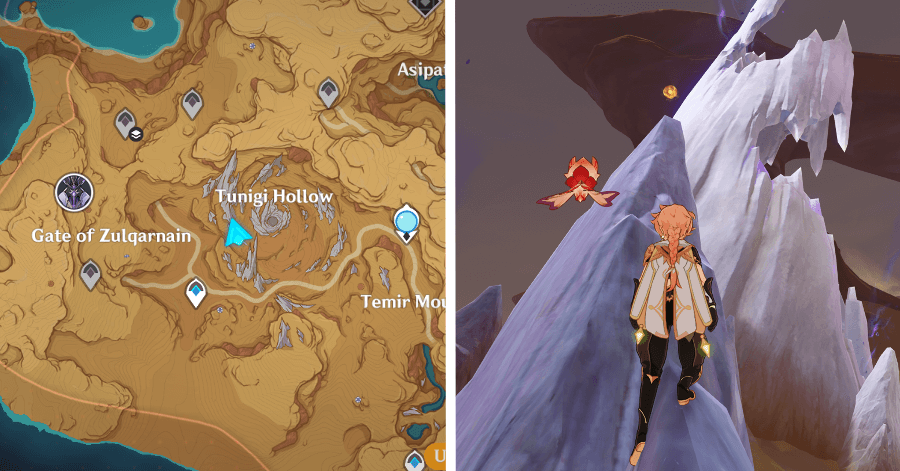Choose the locked waypoint with underground layers badge
This screenshot has width=900, height=471.
point(127,123)
